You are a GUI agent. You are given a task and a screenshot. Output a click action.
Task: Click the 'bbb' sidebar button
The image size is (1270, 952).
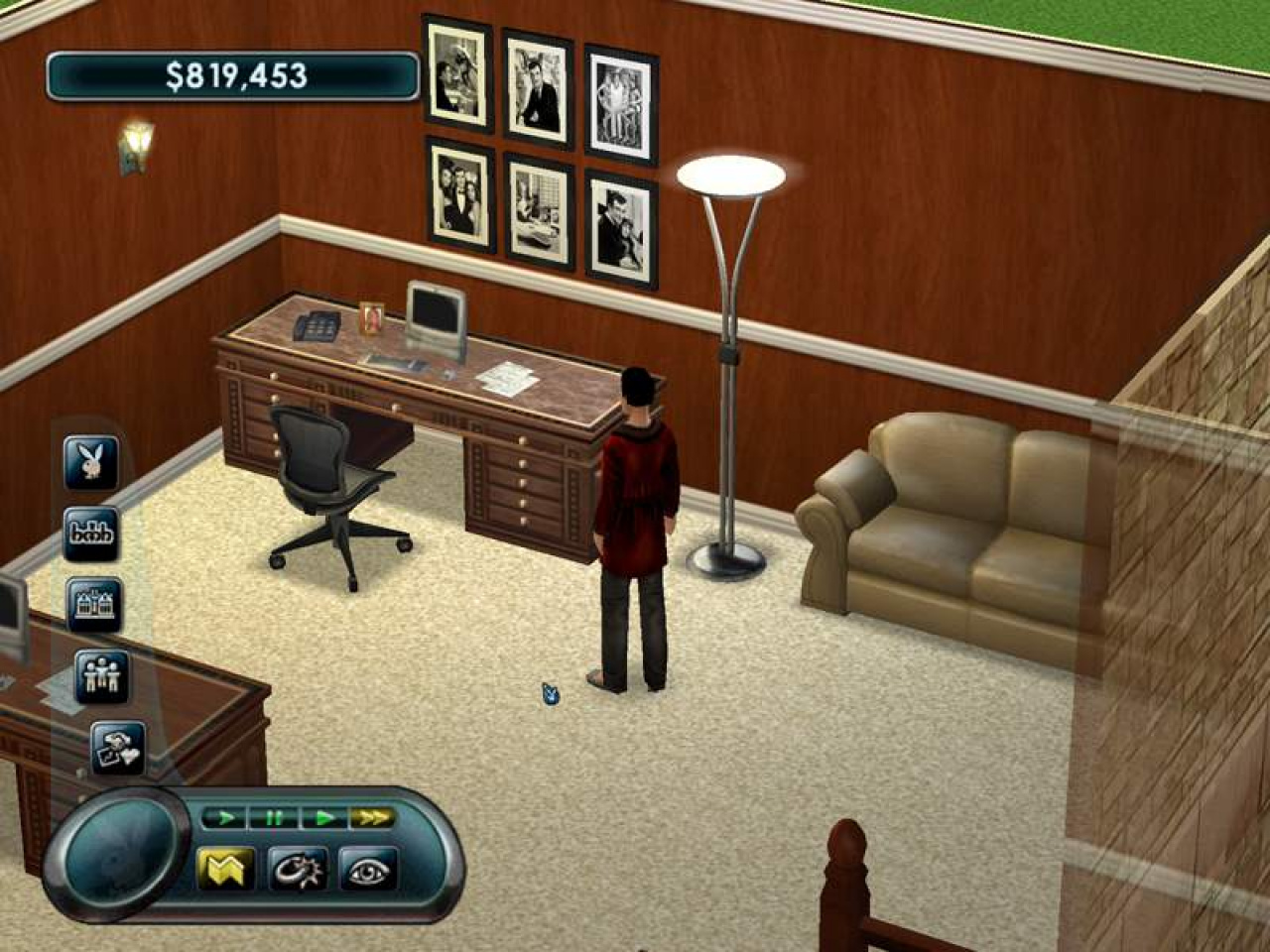point(91,535)
